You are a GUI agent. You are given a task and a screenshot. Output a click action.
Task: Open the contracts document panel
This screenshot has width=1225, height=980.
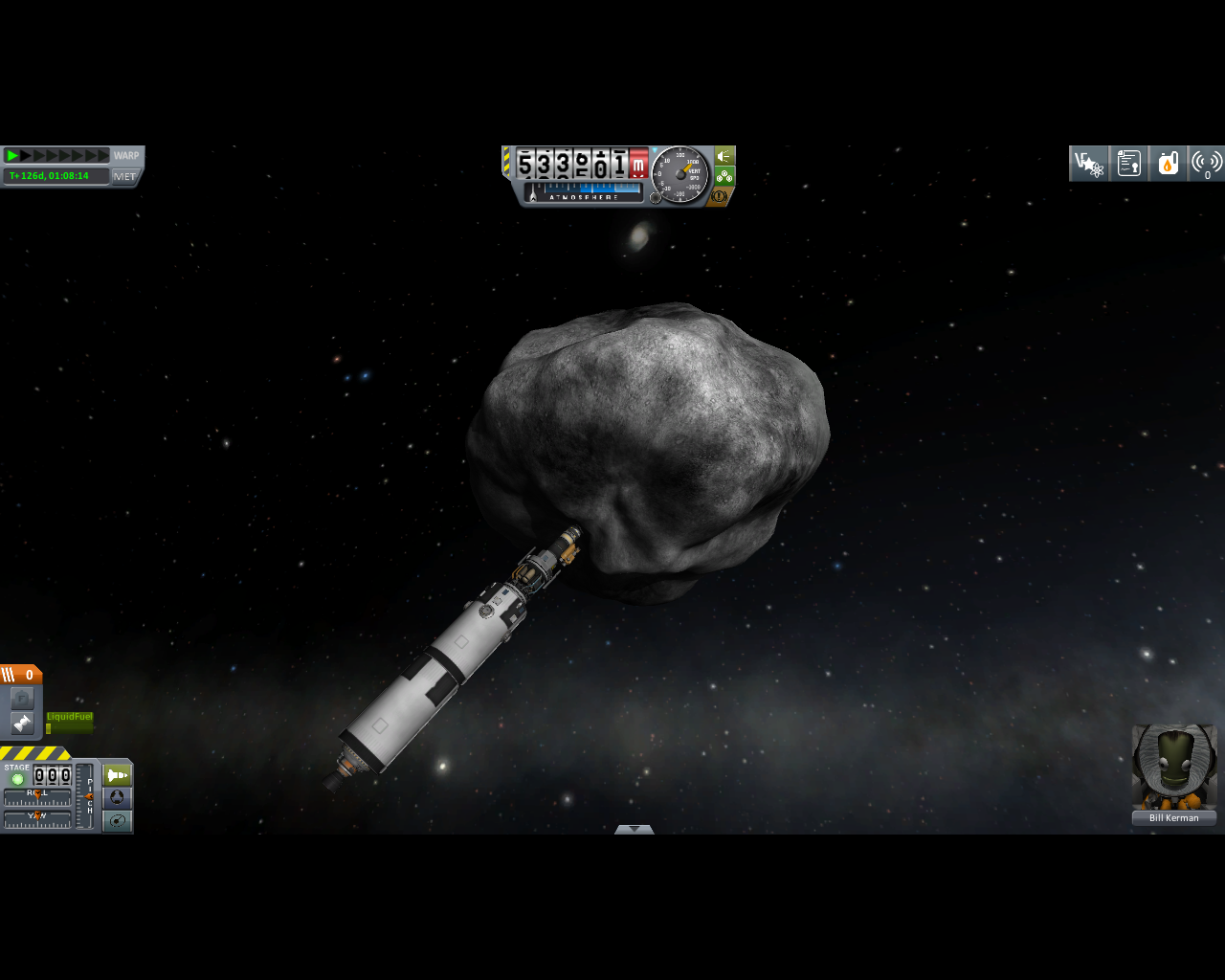[x=1128, y=164]
